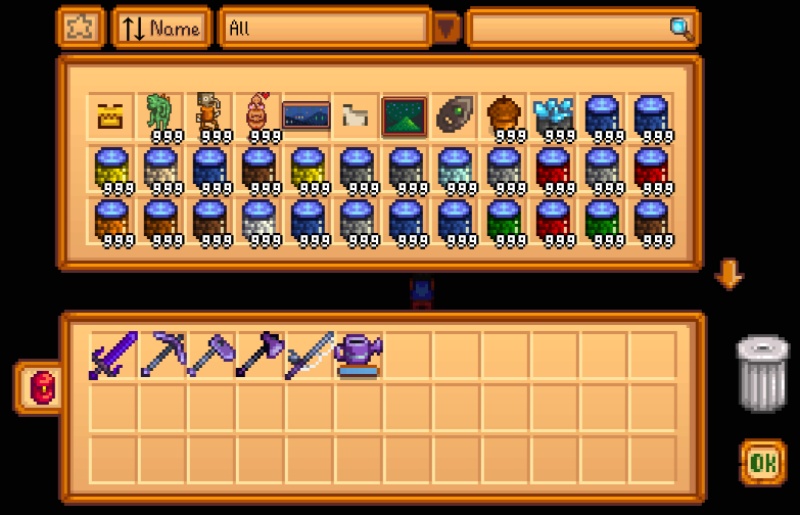This screenshot has height=515, width=800.
Task: Toggle the star quality button
Action: [79, 28]
